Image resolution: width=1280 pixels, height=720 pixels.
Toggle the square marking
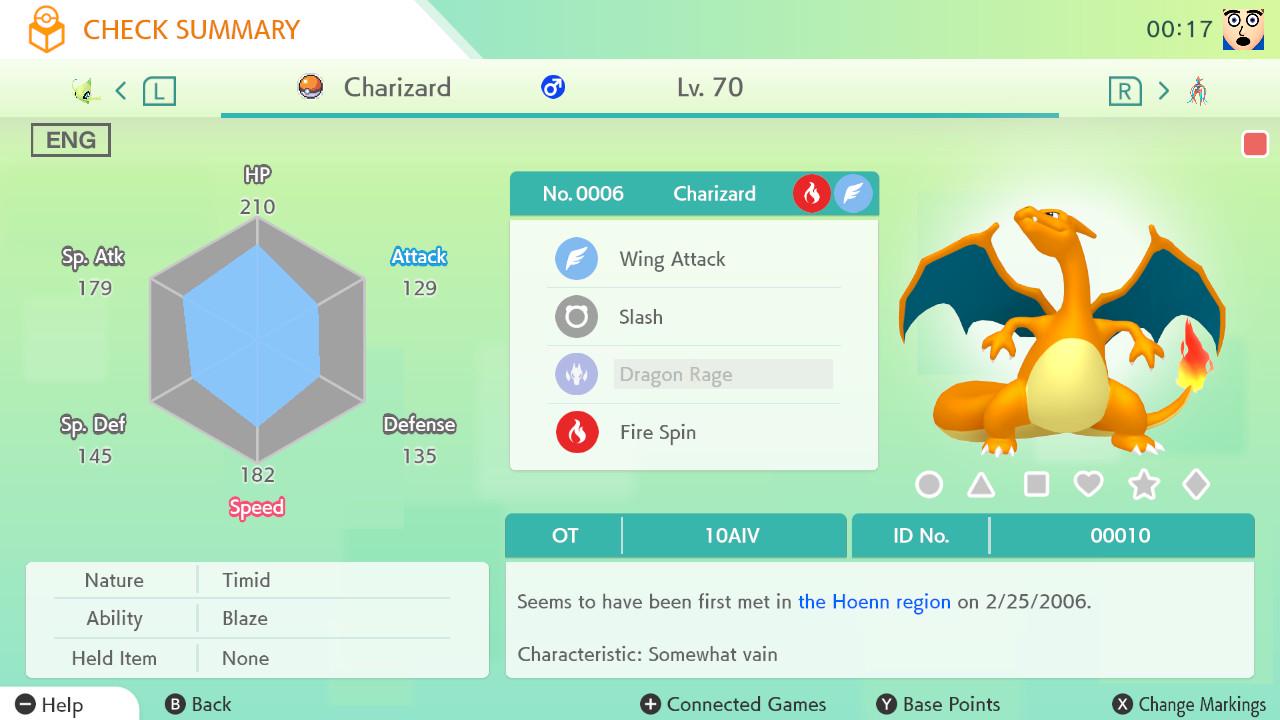click(1036, 485)
